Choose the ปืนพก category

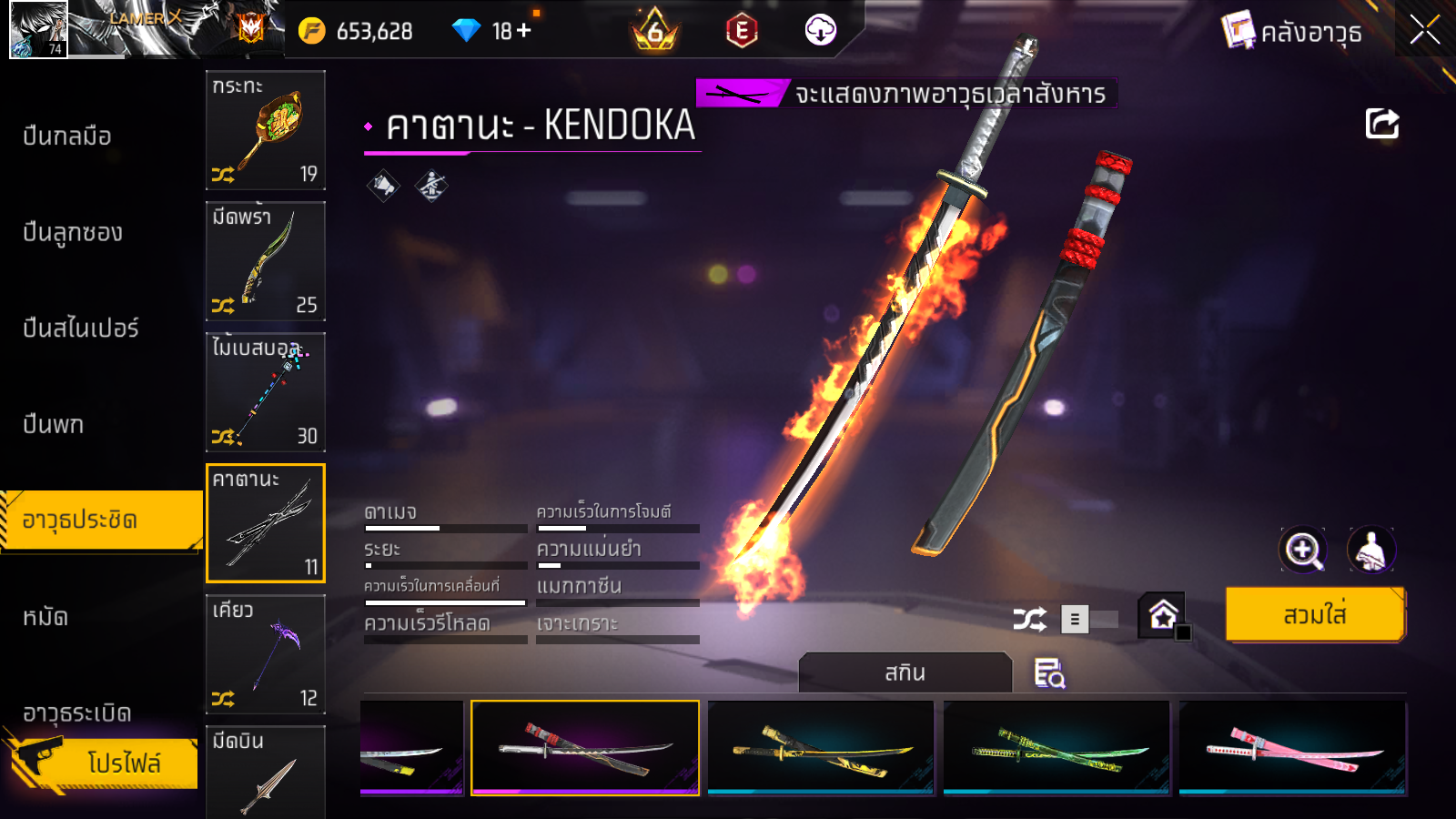[53, 424]
